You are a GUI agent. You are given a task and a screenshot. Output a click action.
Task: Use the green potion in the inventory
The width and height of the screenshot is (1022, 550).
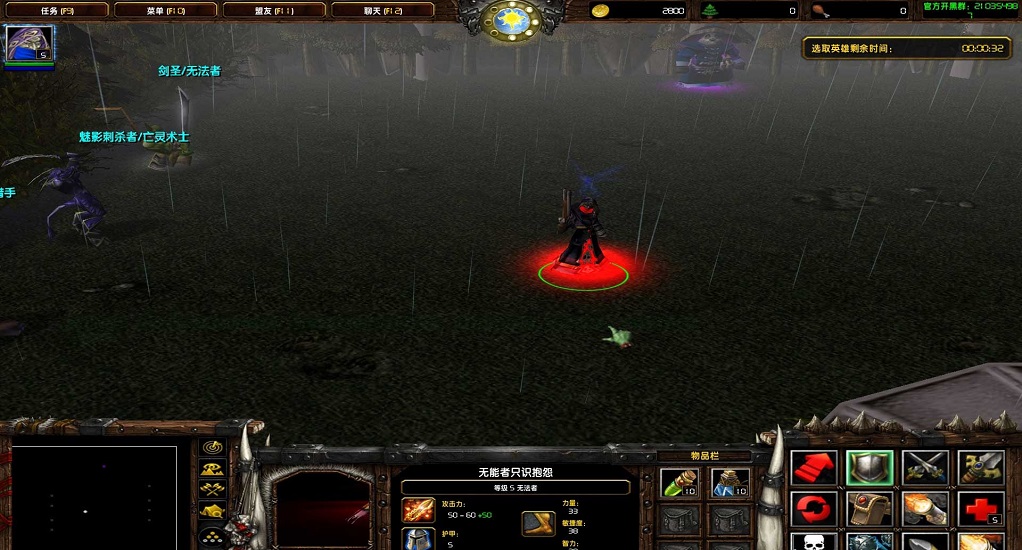[x=679, y=484]
